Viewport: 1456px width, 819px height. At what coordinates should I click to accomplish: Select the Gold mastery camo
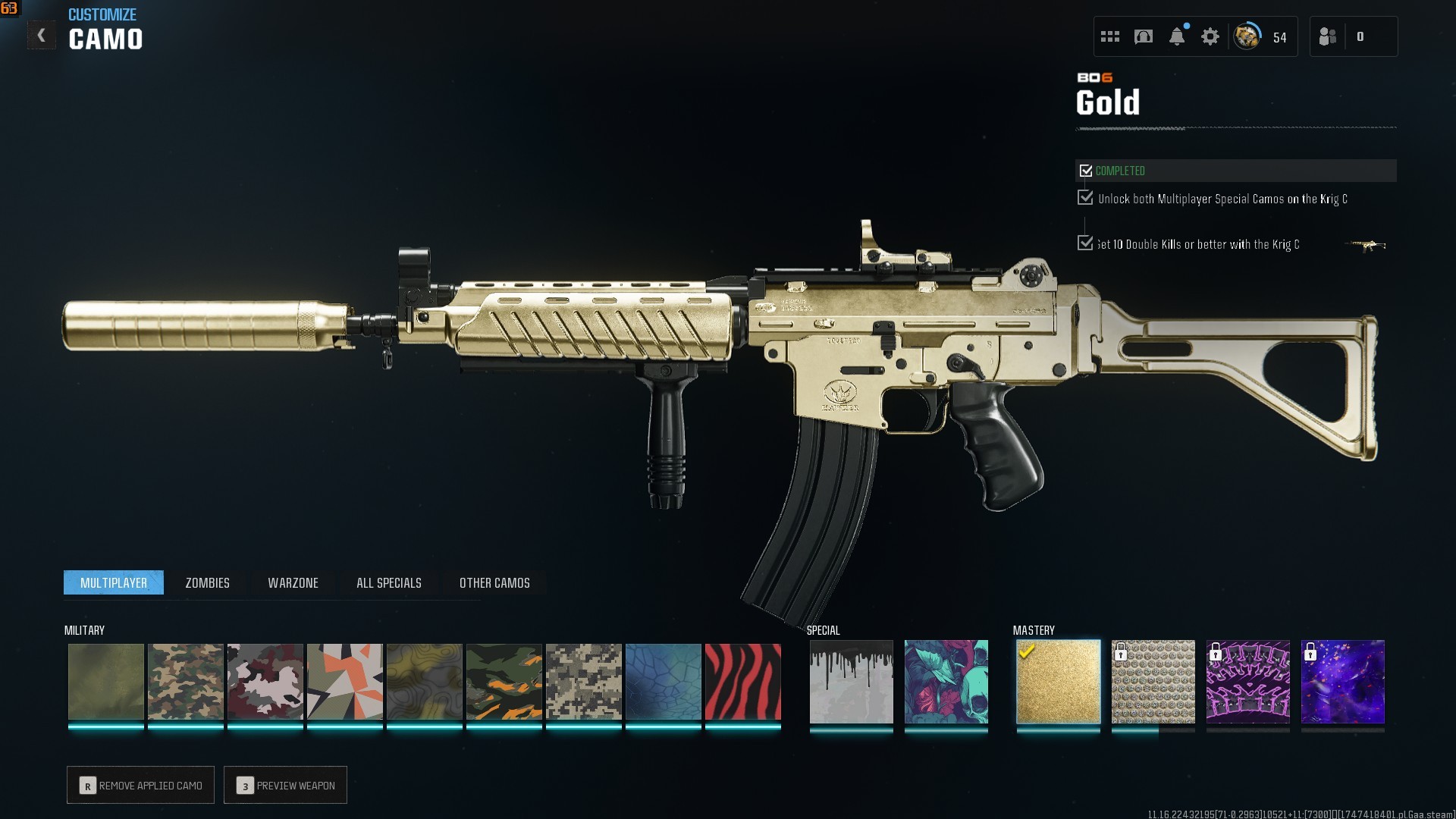point(1058,682)
